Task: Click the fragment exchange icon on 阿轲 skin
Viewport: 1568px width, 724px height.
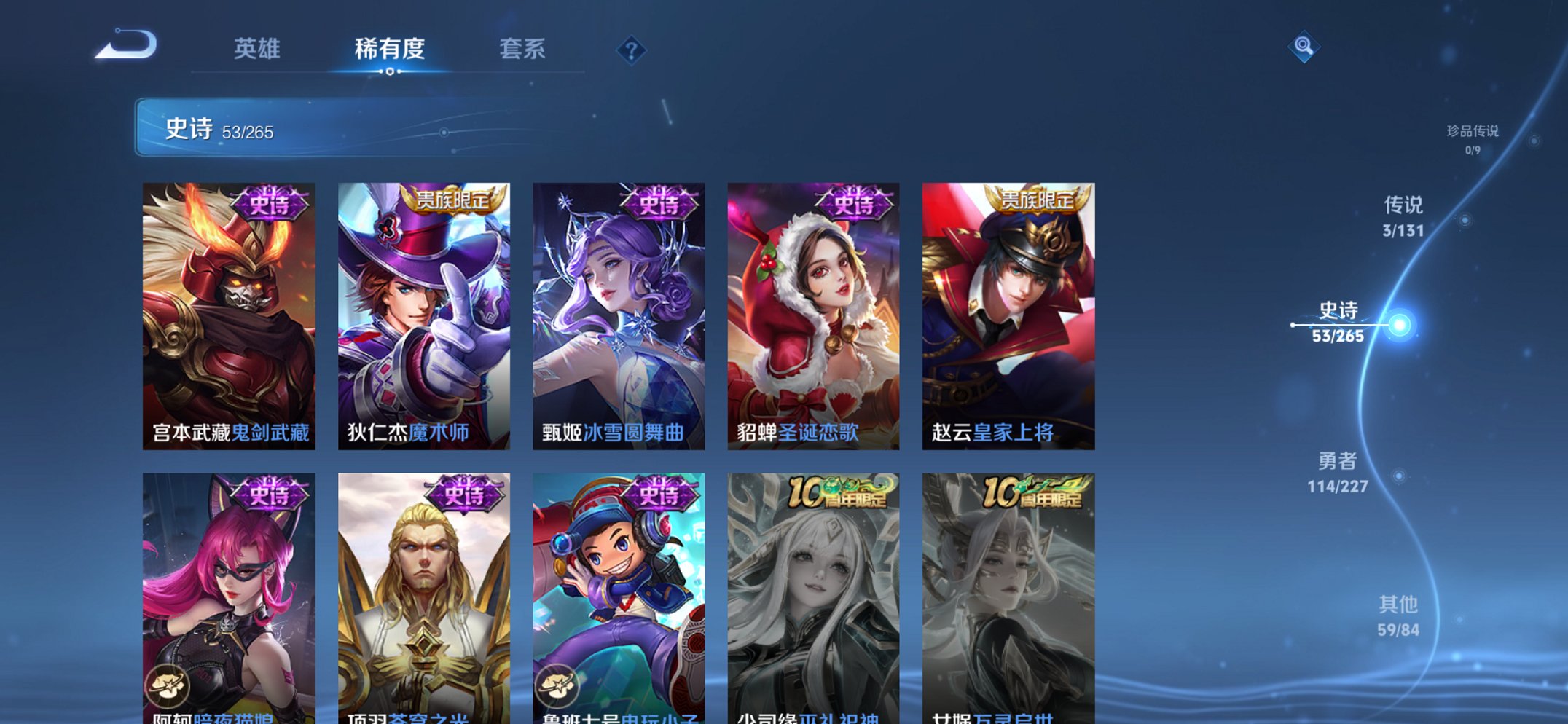Action: coord(168,685)
